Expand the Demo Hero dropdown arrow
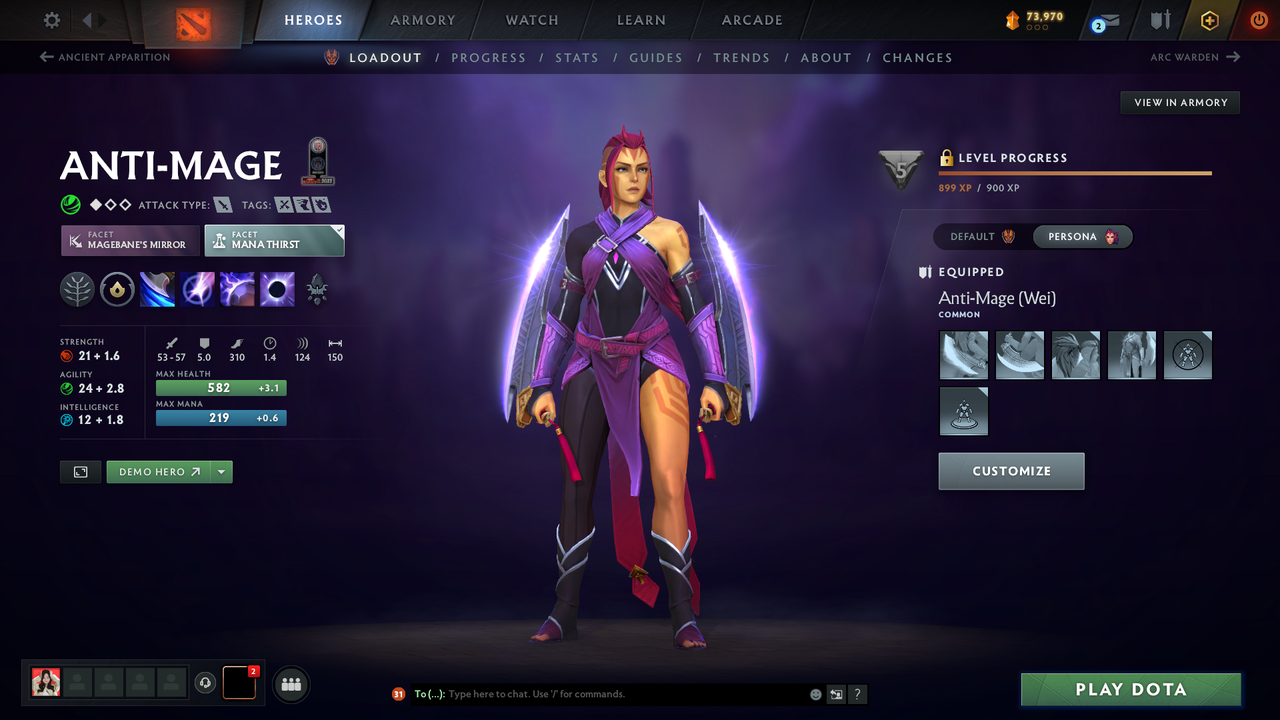 (x=222, y=471)
